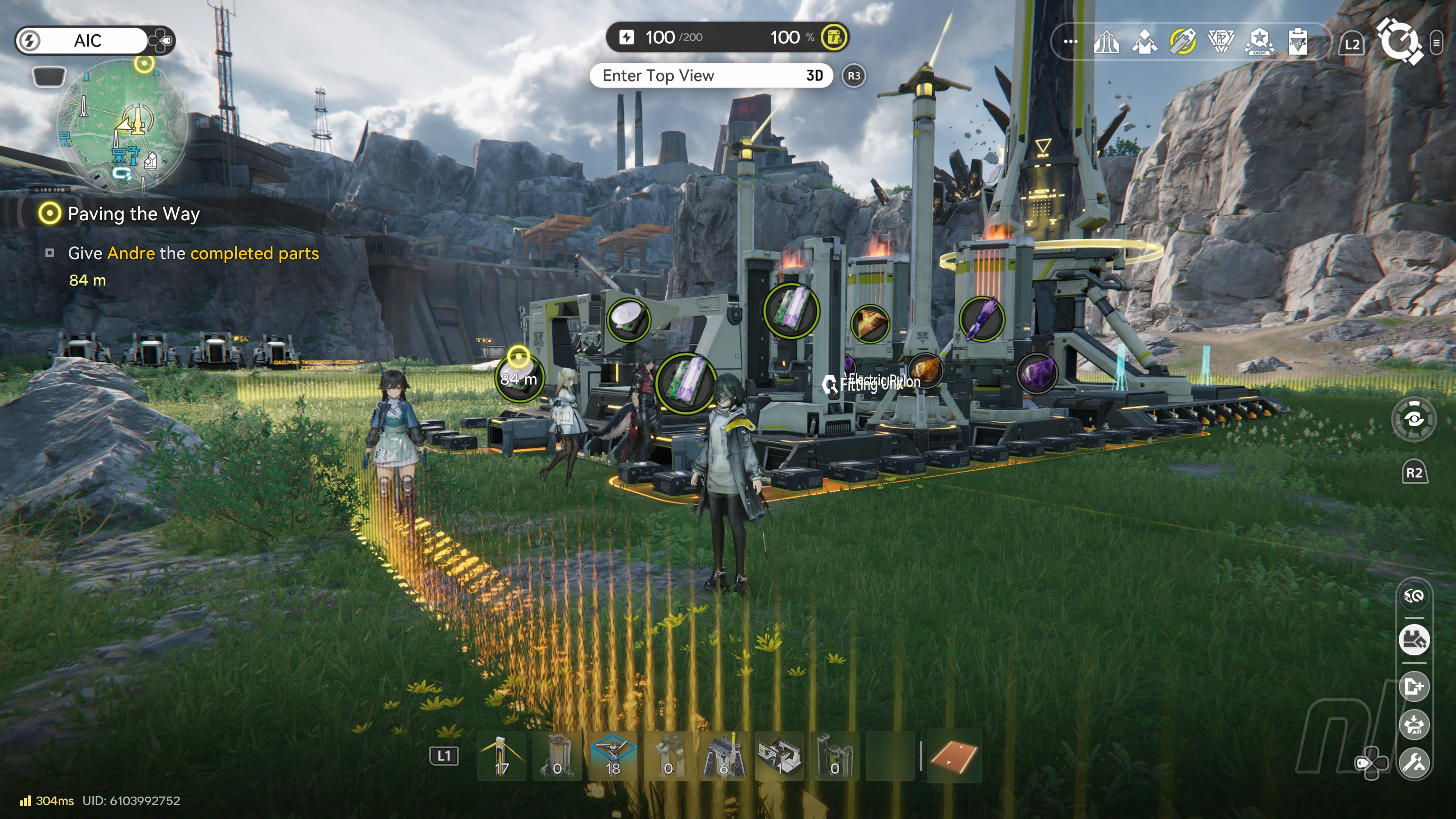Select the highlighted hotbar slot showing count 18
This screenshot has width=1456, height=819.
(x=613, y=756)
